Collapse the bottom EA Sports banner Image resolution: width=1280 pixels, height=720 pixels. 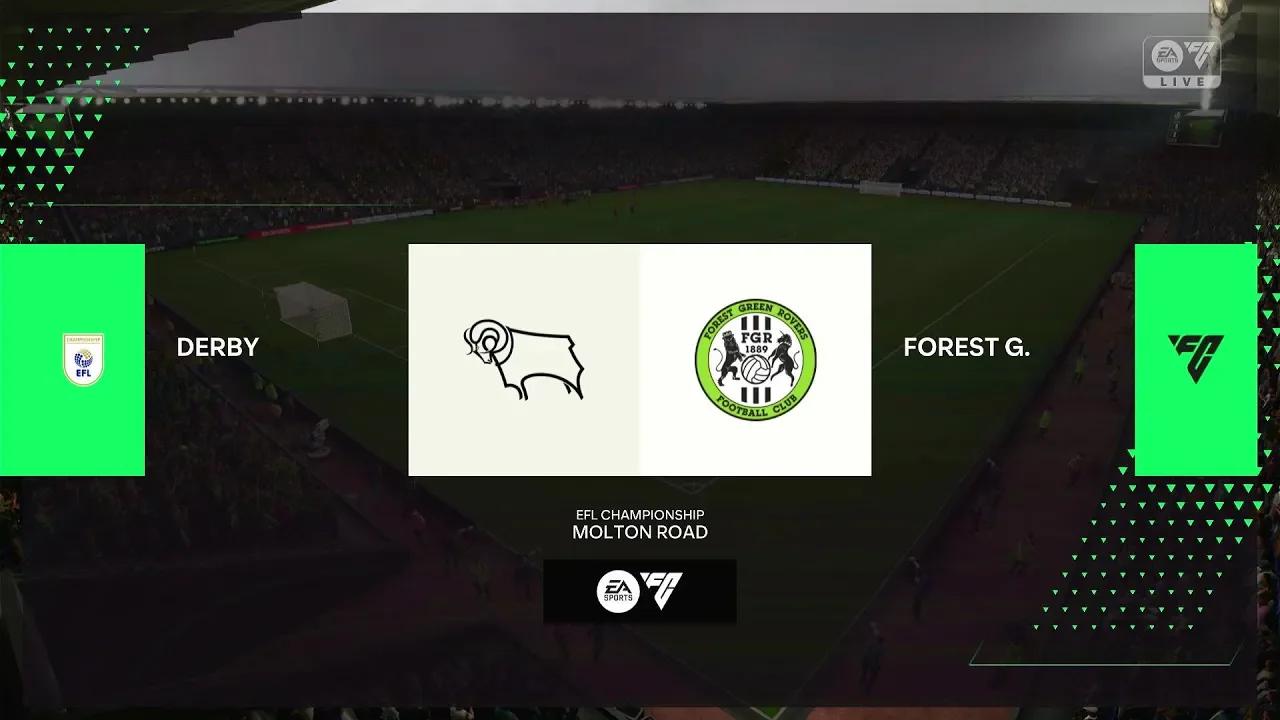tap(640, 591)
